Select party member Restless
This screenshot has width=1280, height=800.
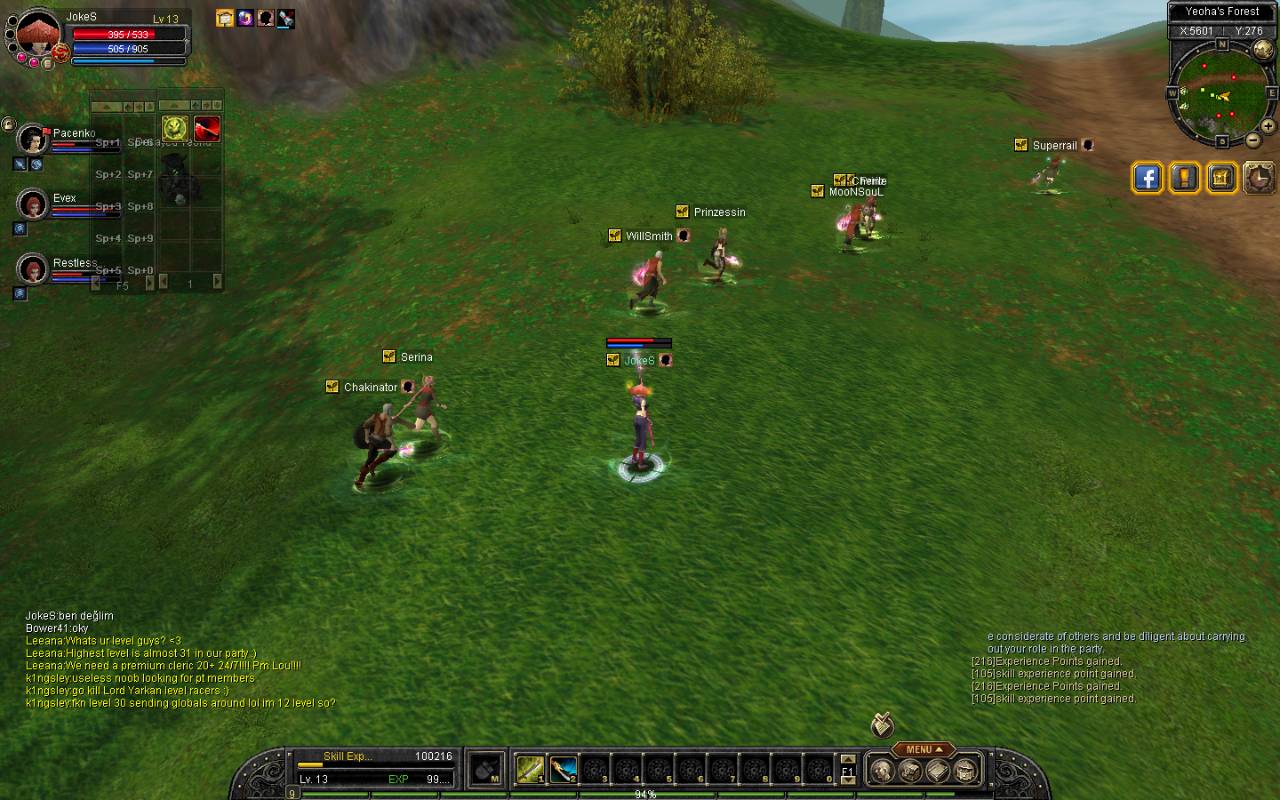(33, 269)
